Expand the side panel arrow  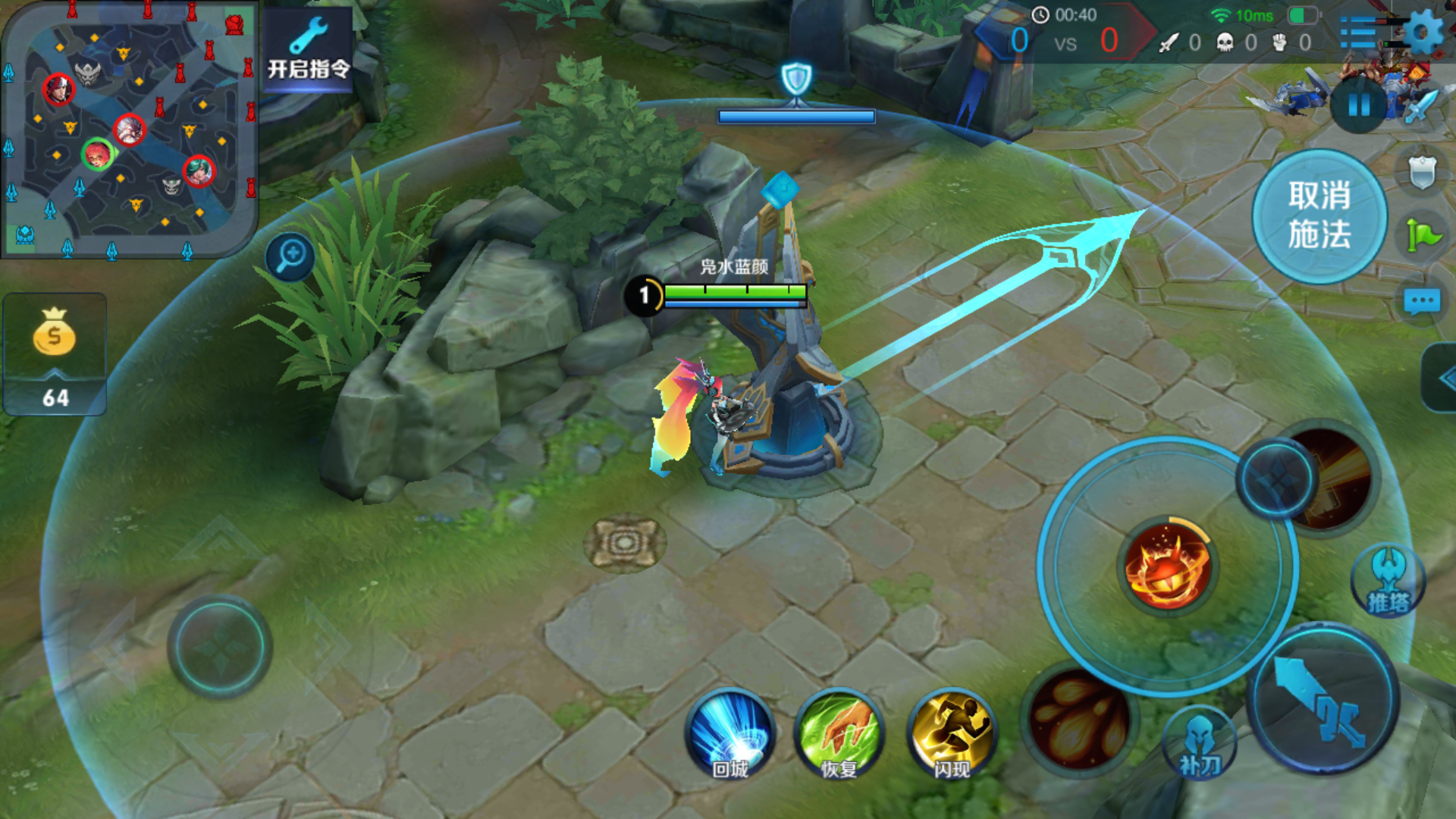tap(1441, 378)
